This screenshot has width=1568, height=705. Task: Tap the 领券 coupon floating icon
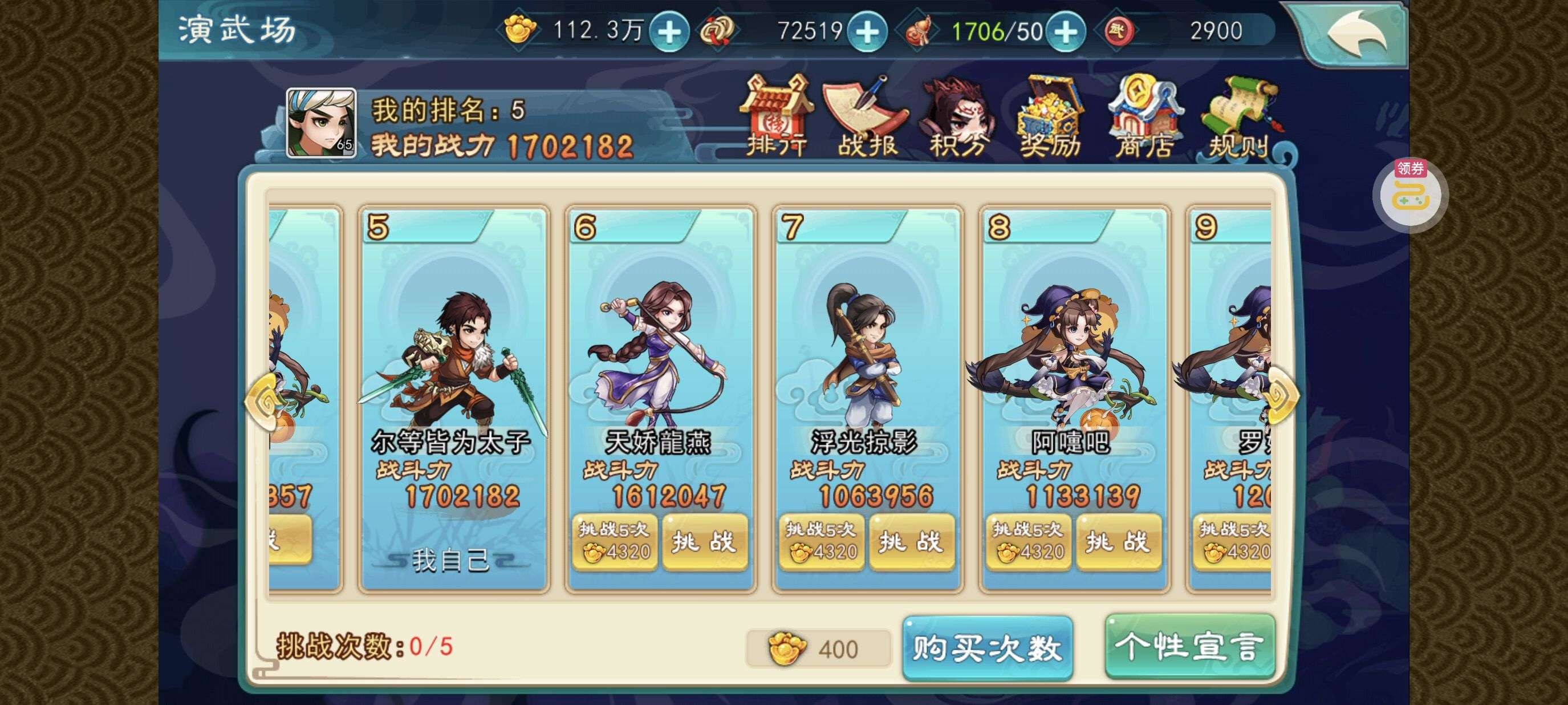click(x=1411, y=195)
